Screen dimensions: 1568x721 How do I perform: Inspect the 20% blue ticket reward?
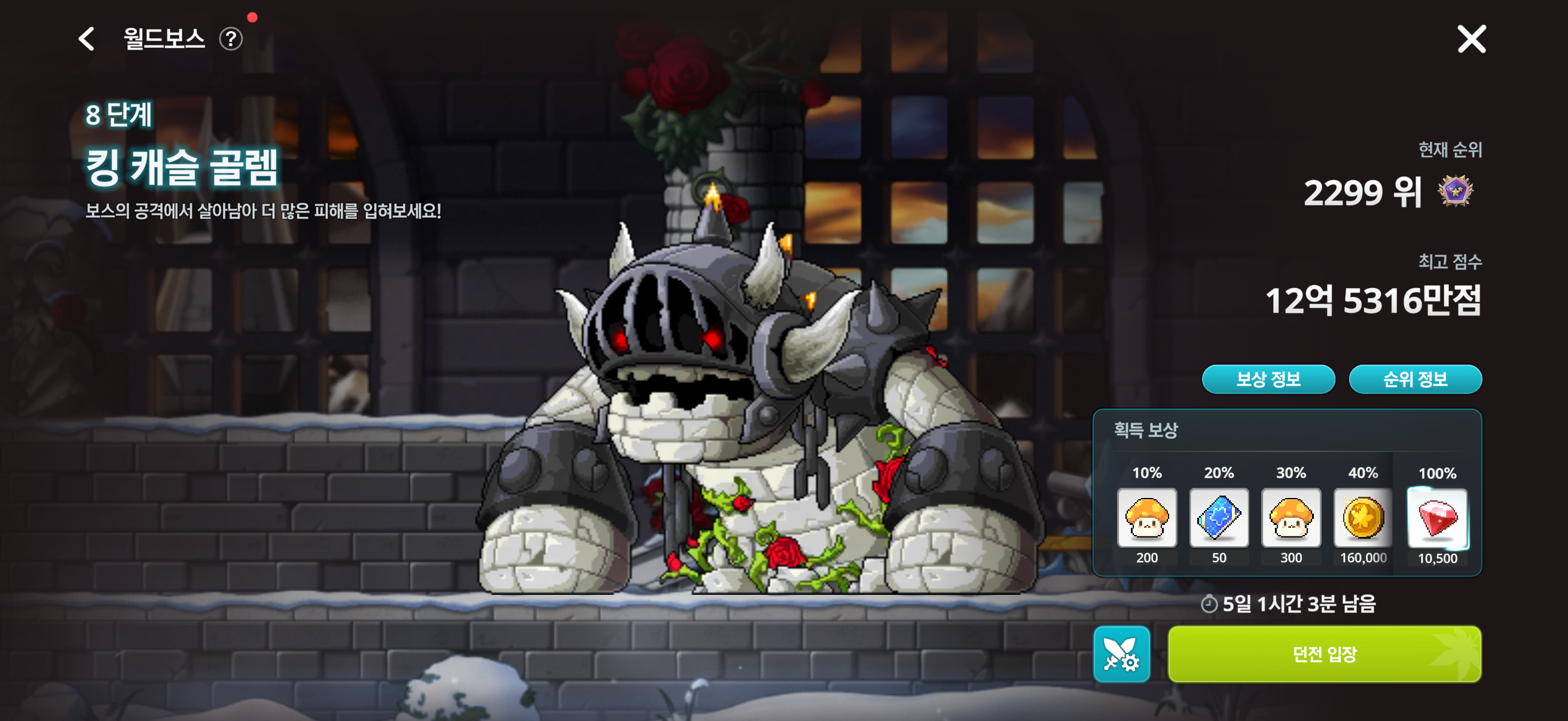tap(1219, 518)
